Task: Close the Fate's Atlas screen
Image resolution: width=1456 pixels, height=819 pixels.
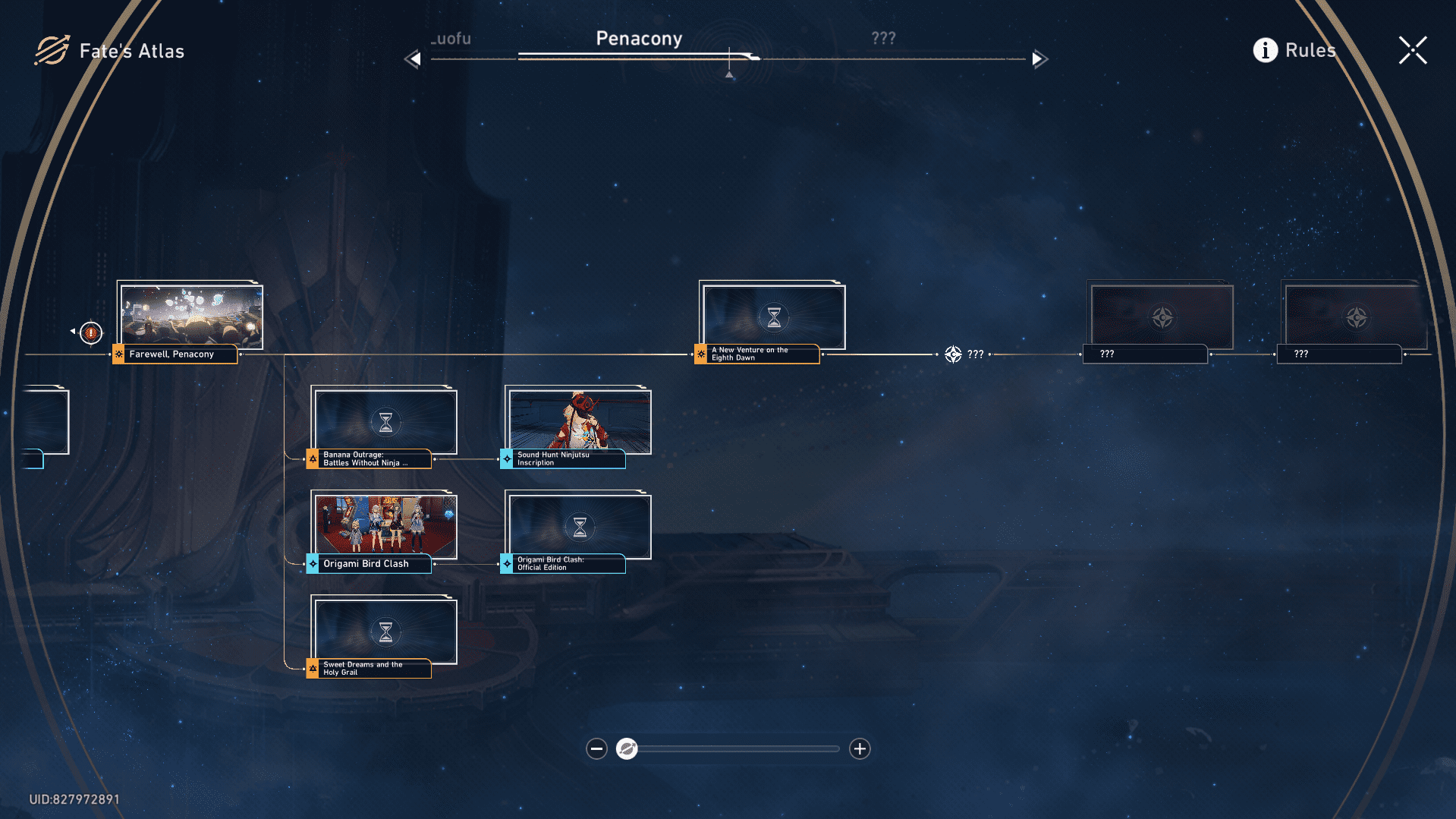Action: click(x=1412, y=51)
